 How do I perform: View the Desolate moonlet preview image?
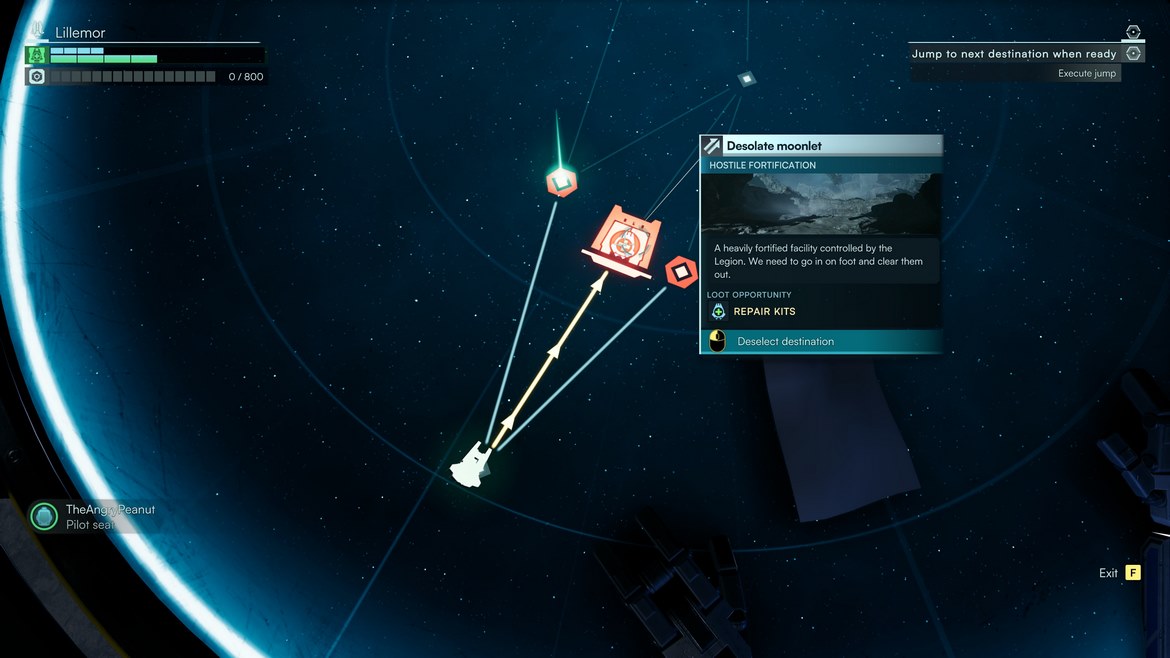tap(820, 204)
